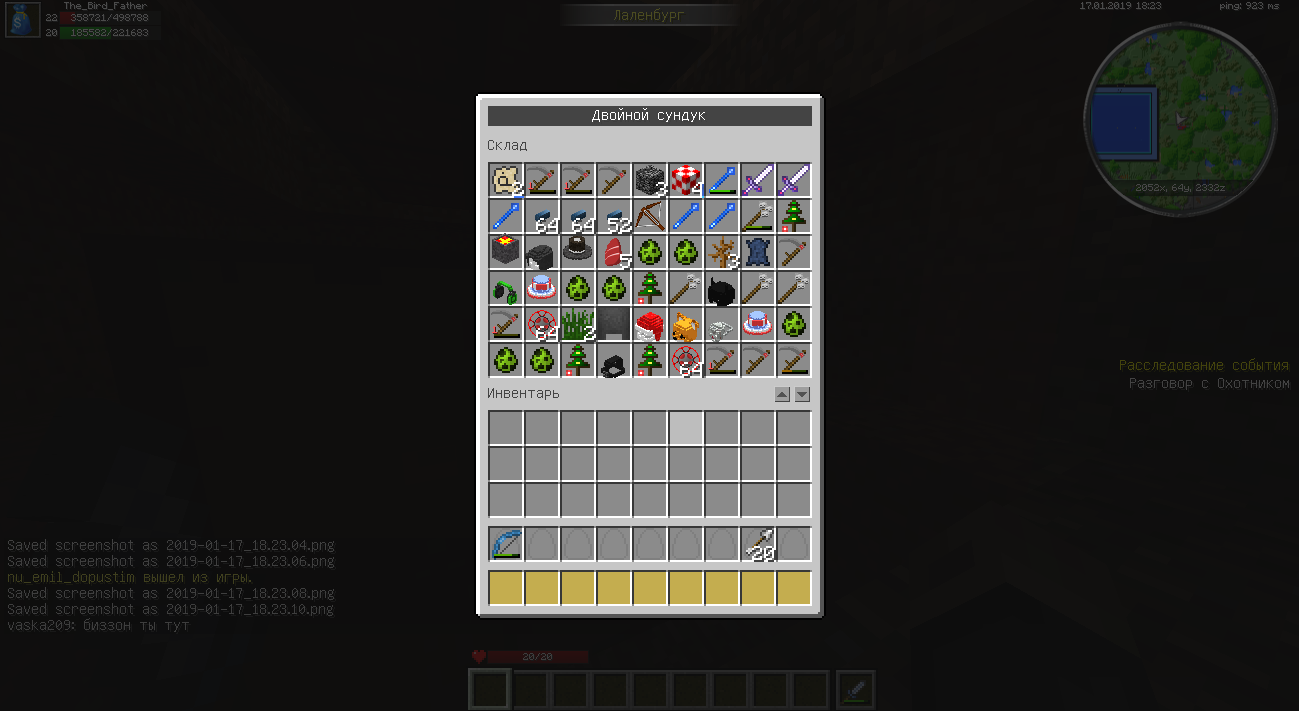
Task: Take the red-white mushroom block stack
Action: pos(686,181)
